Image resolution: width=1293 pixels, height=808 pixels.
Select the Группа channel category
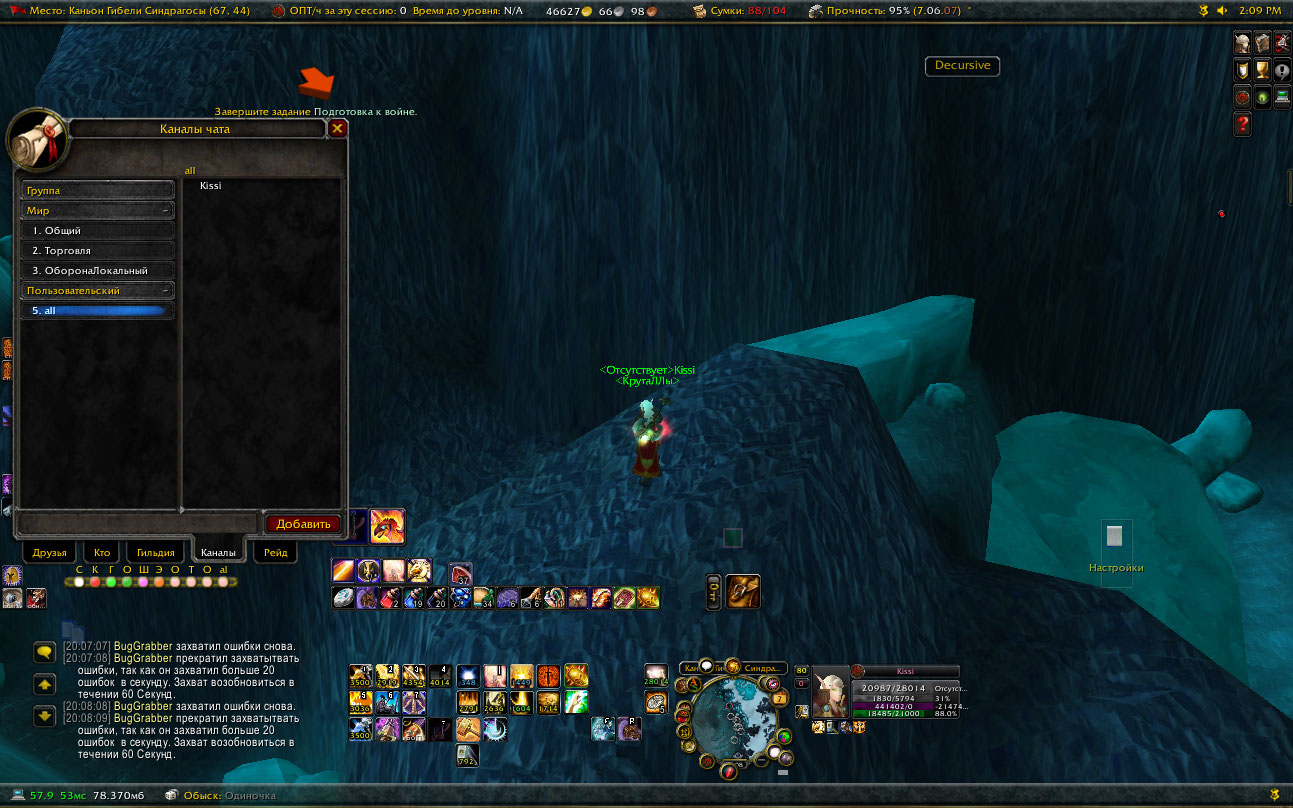(x=97, y=190)
